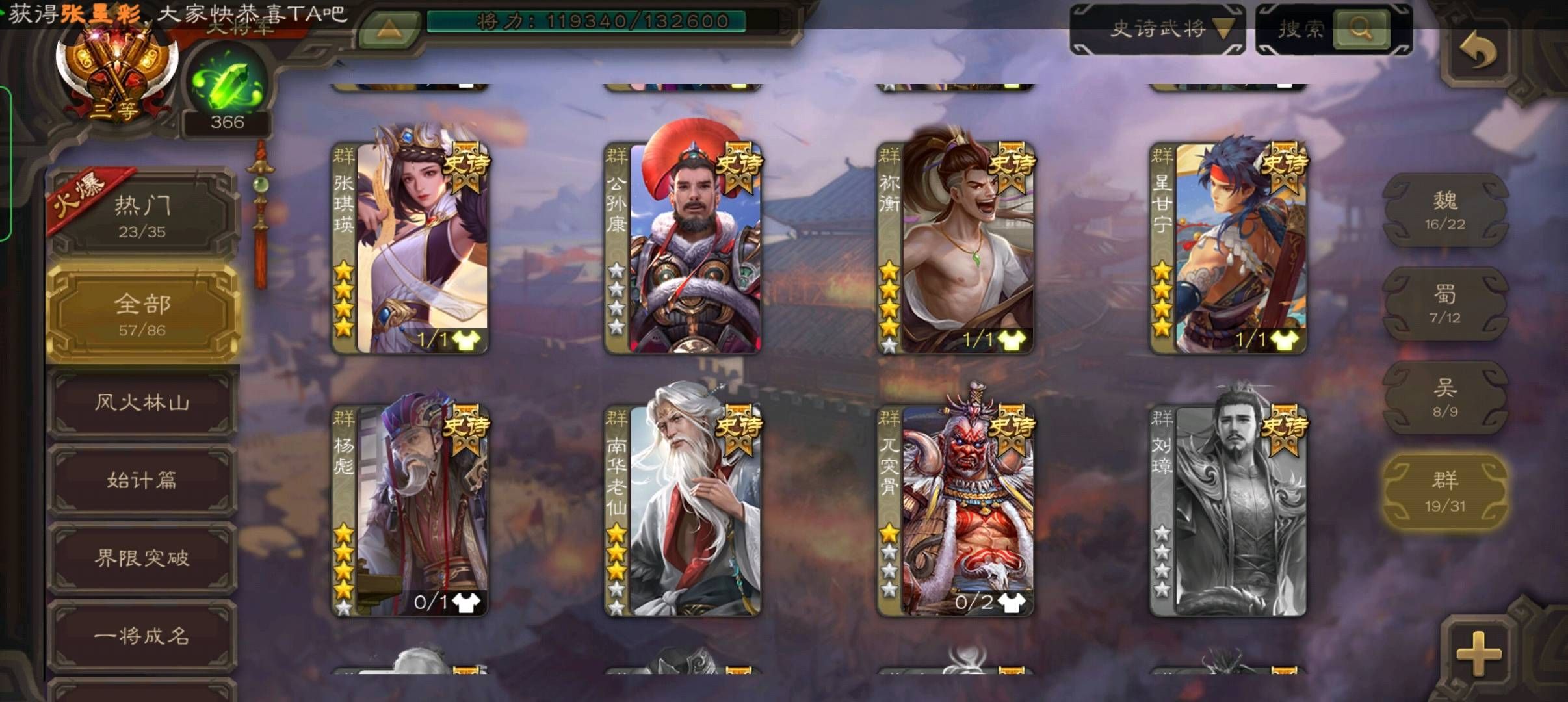Switch to the 始计篇 category
1568x702 pixels.
(142, 480)
